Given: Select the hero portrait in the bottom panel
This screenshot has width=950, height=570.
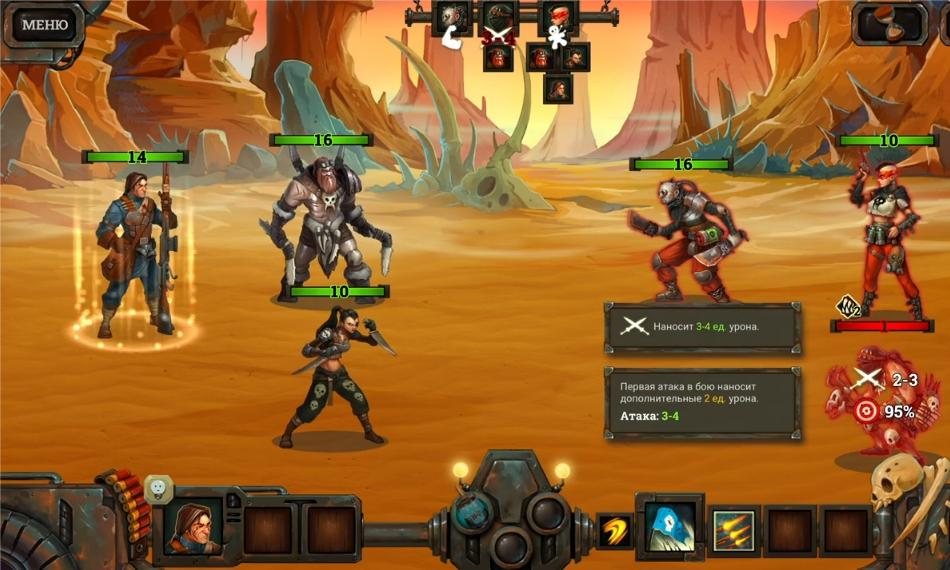Looking at the screenshot, I should (193, 525).
